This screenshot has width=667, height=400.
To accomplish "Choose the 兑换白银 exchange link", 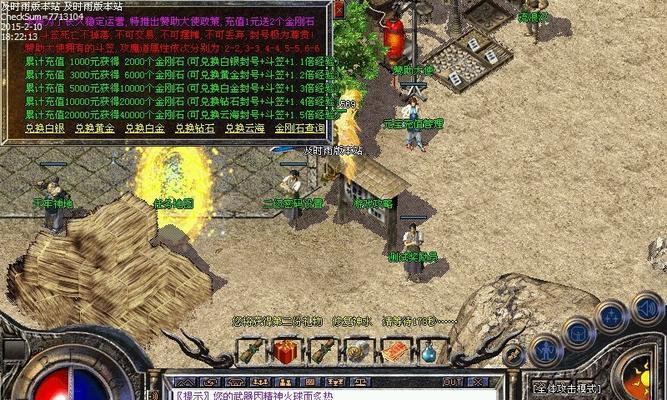I will pos(44,128).
